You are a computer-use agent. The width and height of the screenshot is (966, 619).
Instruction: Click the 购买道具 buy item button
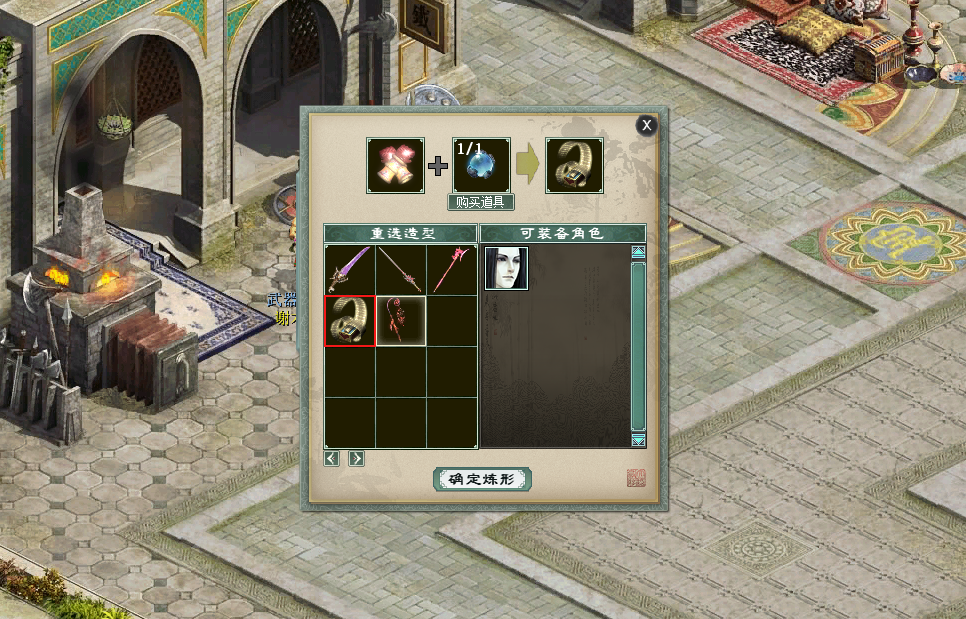pos(481,202)
